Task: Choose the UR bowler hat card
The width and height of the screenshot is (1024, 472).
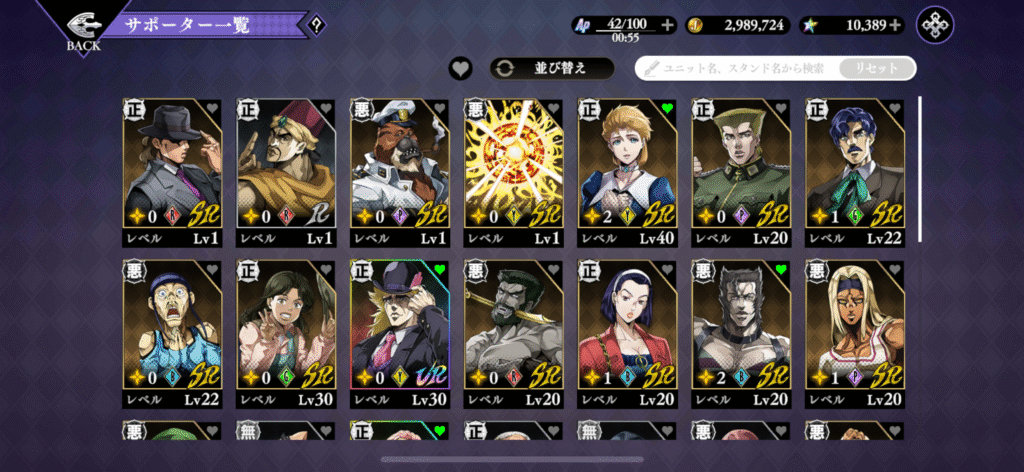Action: (399, 334)
